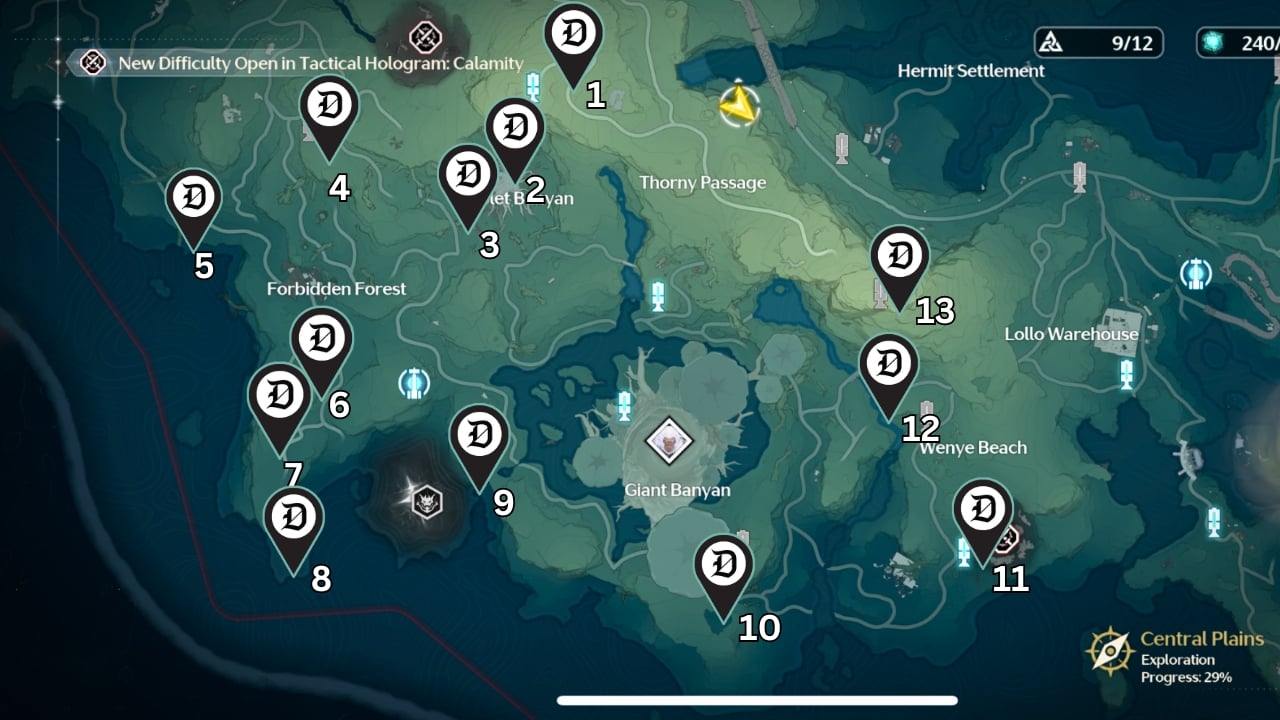Screen dimensions: 1280x720
Task: Select the Giant Banyan landmark diamond icon
Action: [x=669, y=438]
